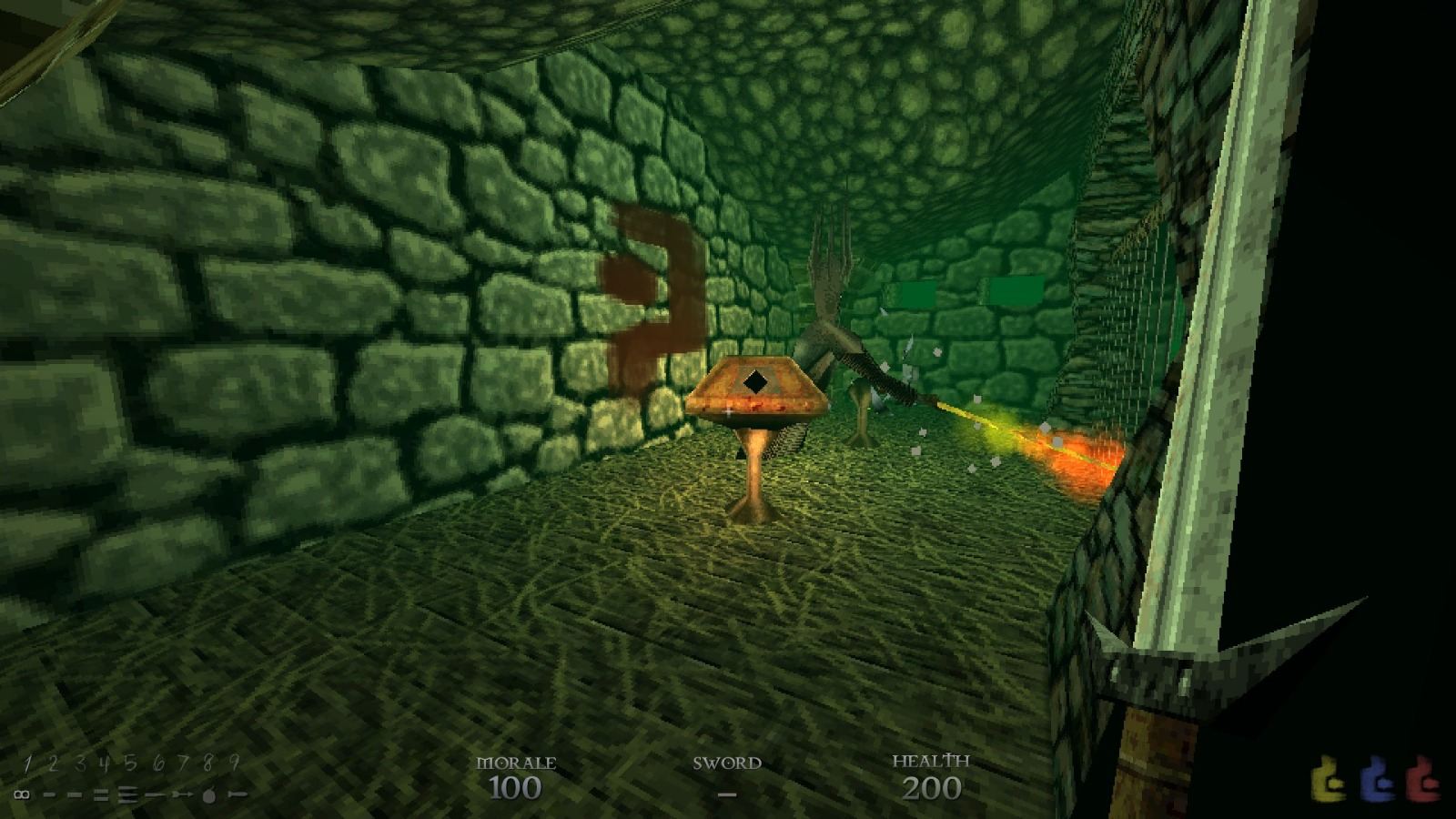
Task: Click the triple-shell ammo icon under slot 5
Action: click(x=128, y=794)
